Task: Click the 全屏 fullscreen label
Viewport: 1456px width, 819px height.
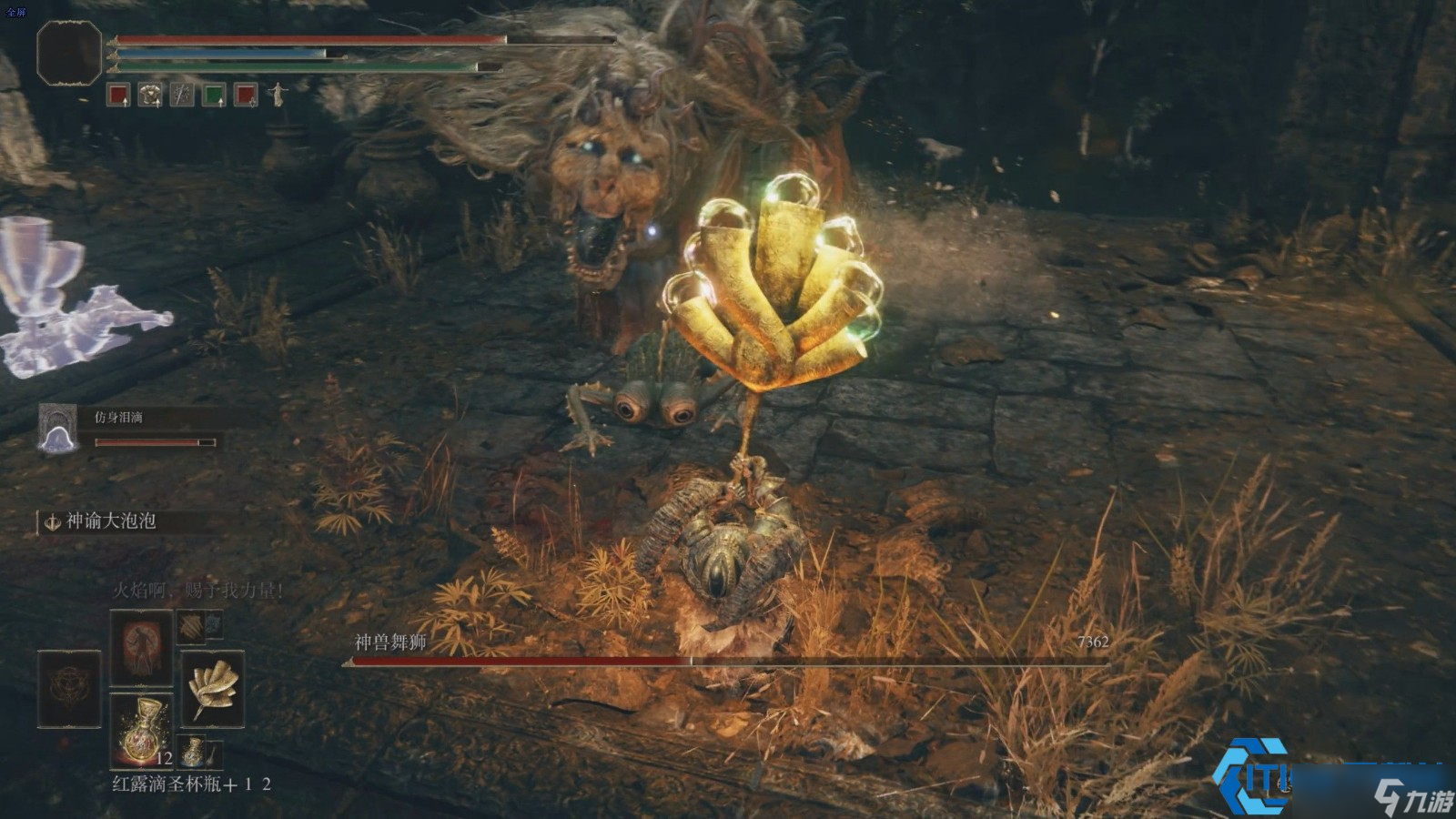Action: click(16, 13)
